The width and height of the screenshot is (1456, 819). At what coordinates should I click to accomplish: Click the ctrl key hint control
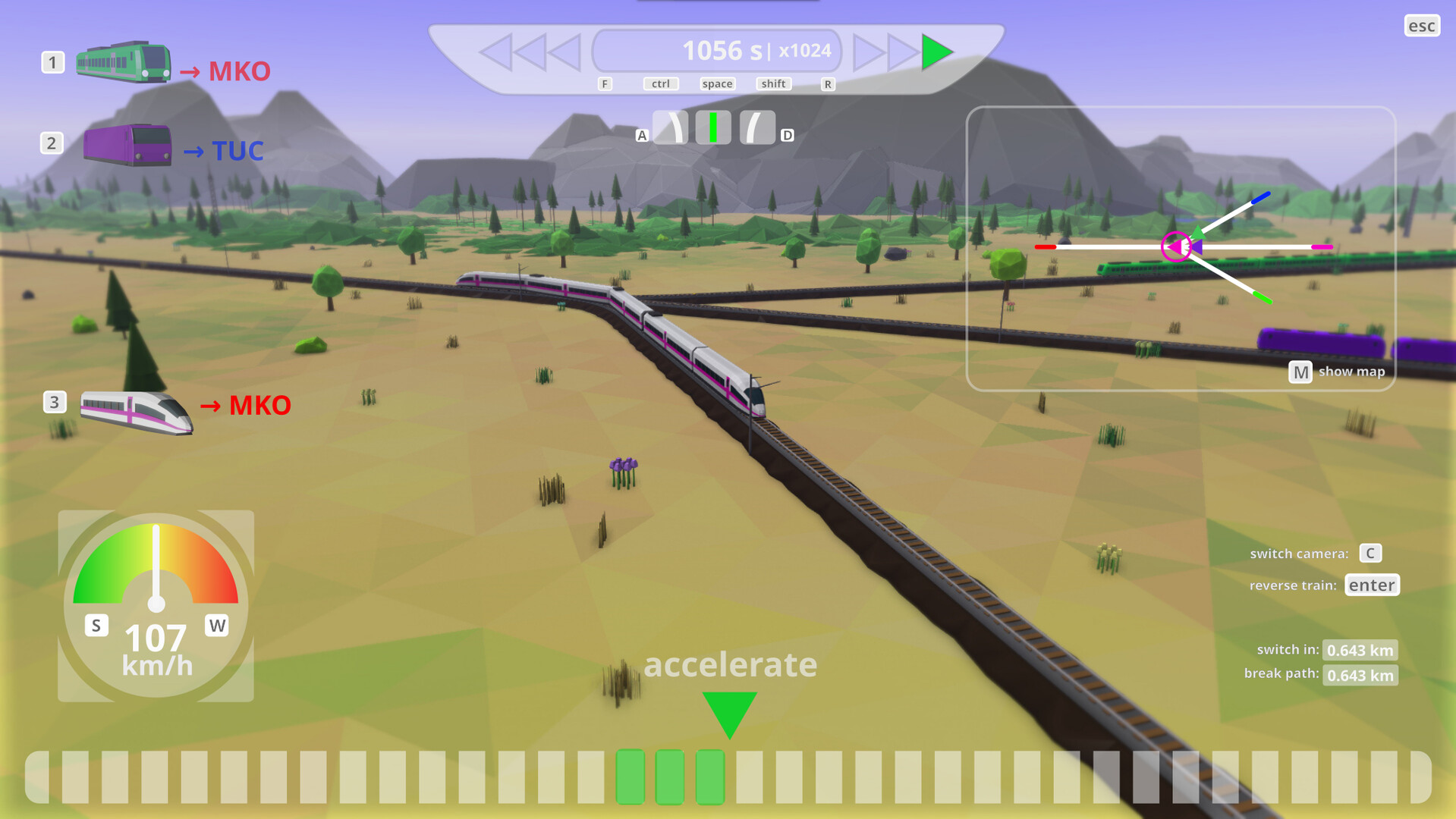[659, 83]
